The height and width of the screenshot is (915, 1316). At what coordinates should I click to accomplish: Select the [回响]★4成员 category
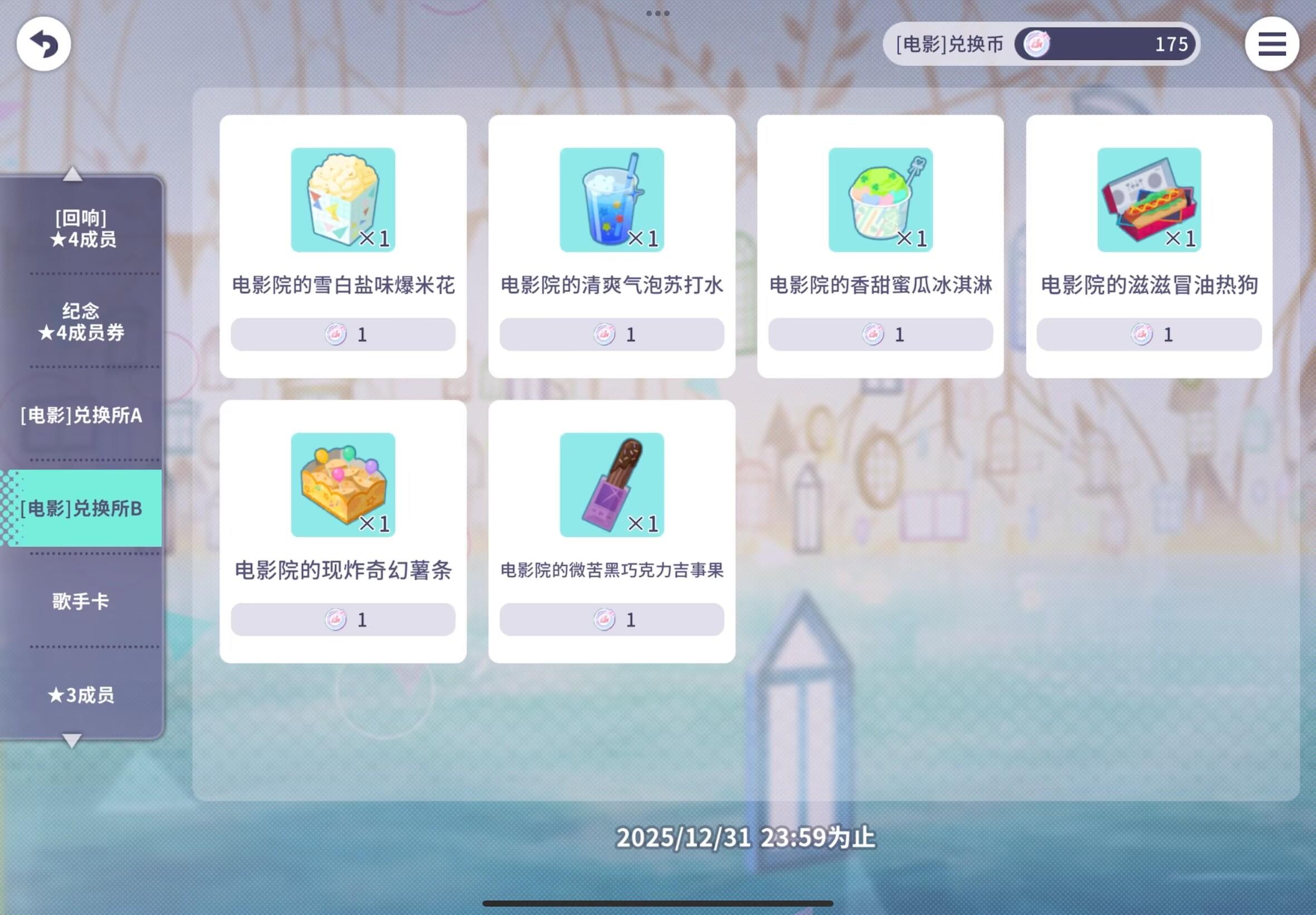[80, 228]
